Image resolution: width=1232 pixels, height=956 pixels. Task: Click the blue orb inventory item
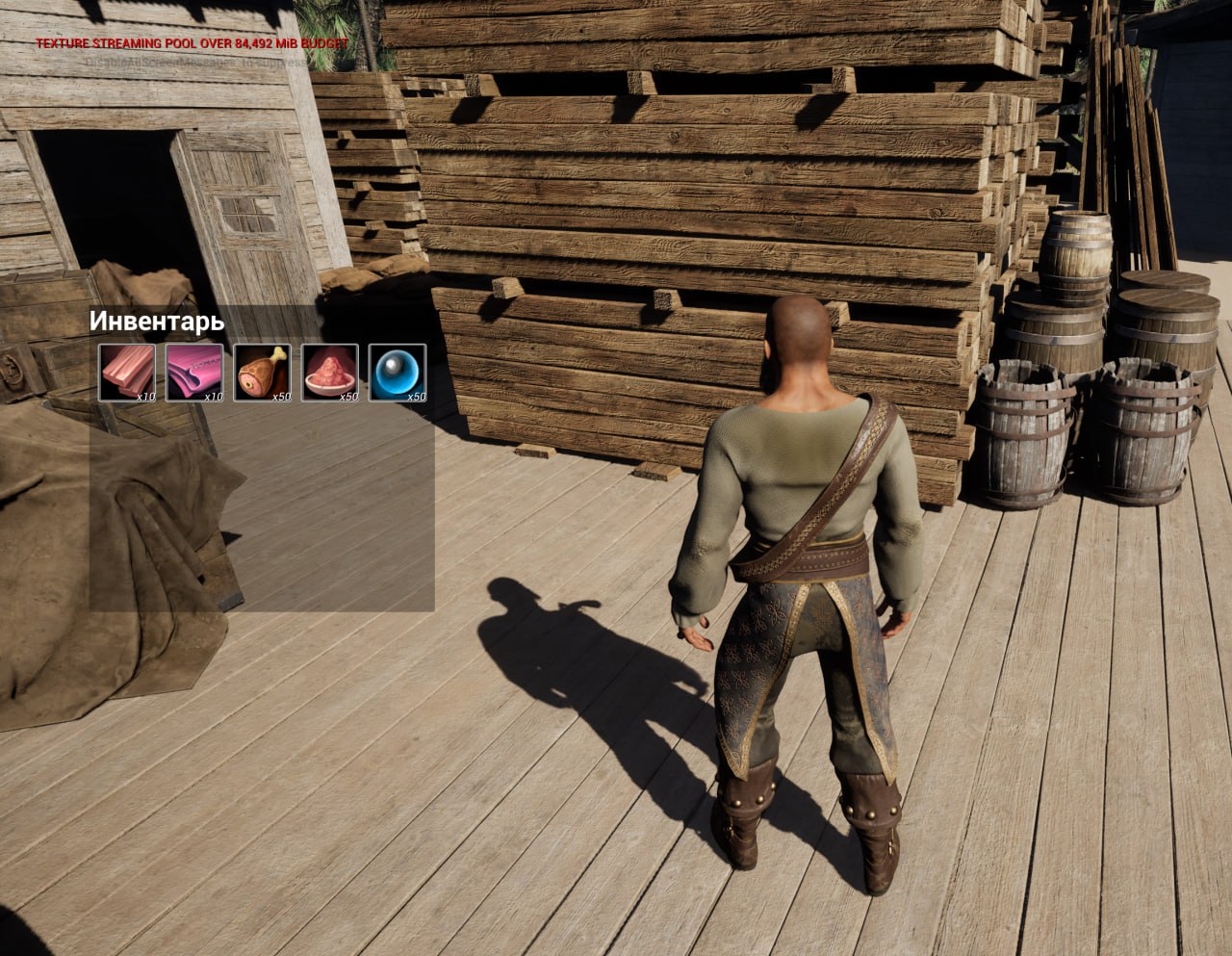[x=397, y=372]
